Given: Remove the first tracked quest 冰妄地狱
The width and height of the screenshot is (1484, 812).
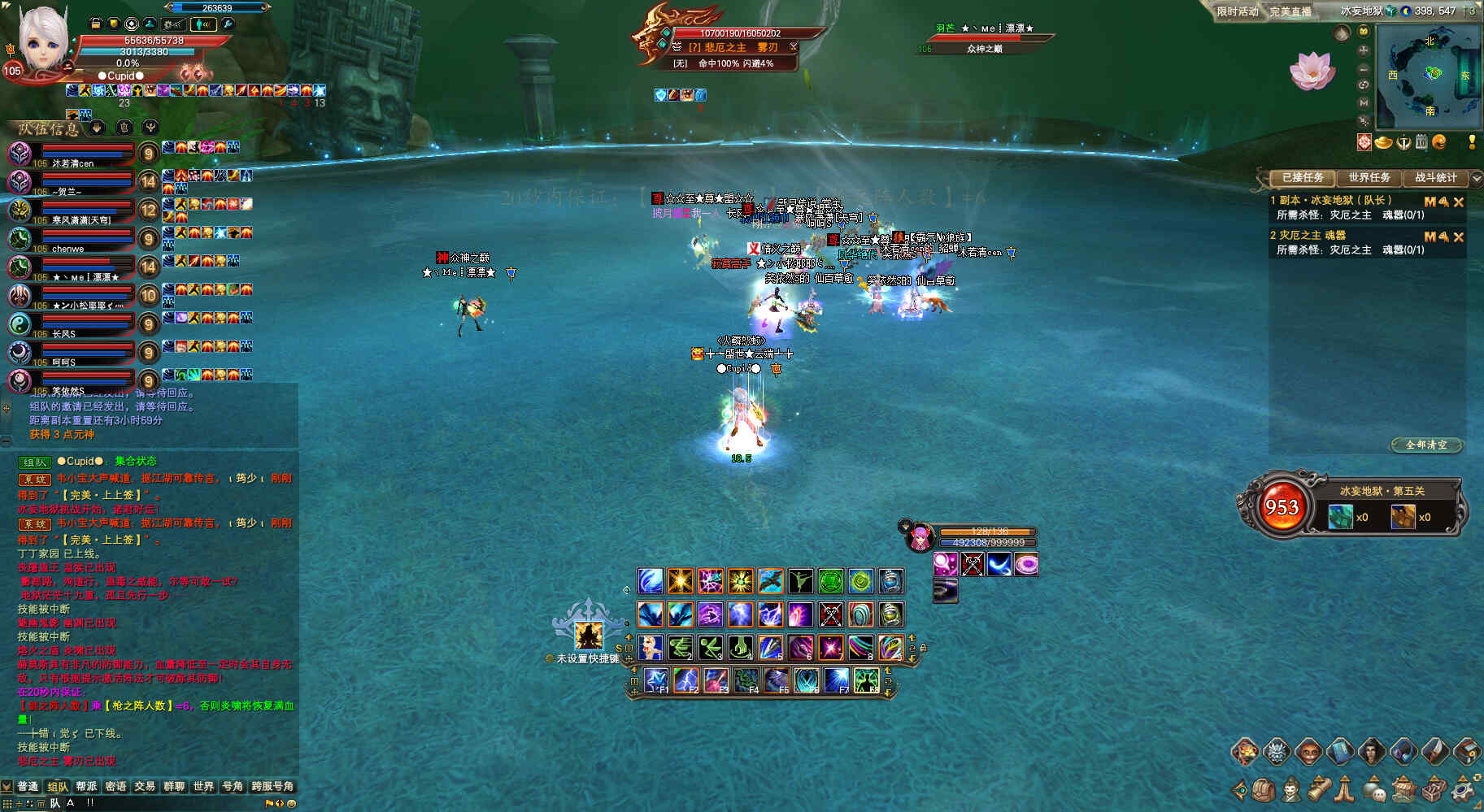Looking at the screenshot, I should [x=1459, y=202].
